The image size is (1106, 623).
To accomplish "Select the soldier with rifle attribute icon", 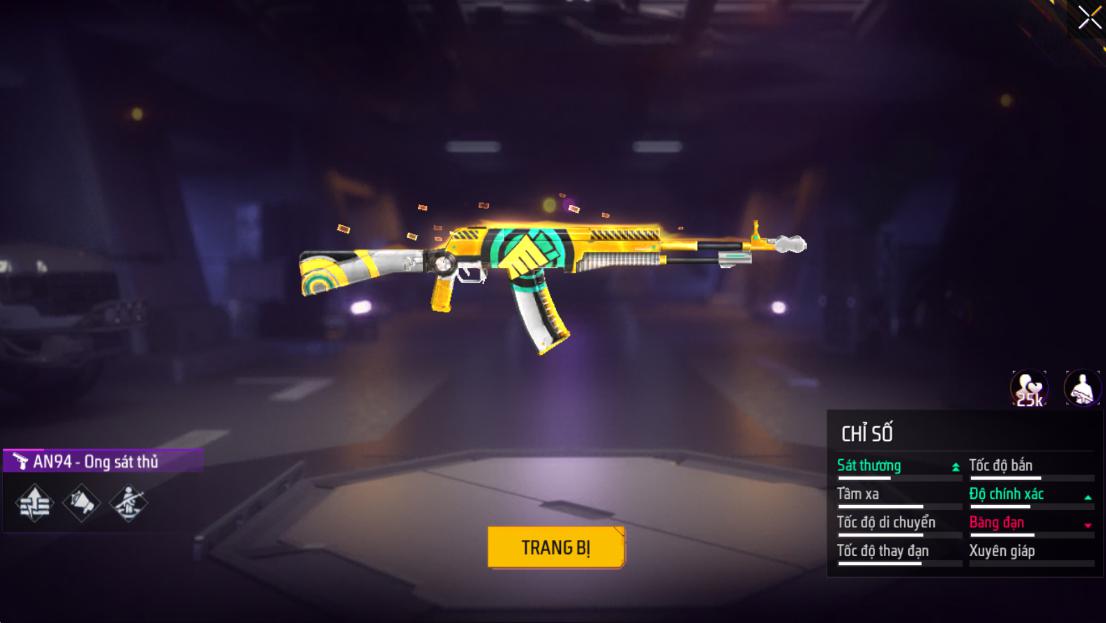I will (x=127, y=502).
